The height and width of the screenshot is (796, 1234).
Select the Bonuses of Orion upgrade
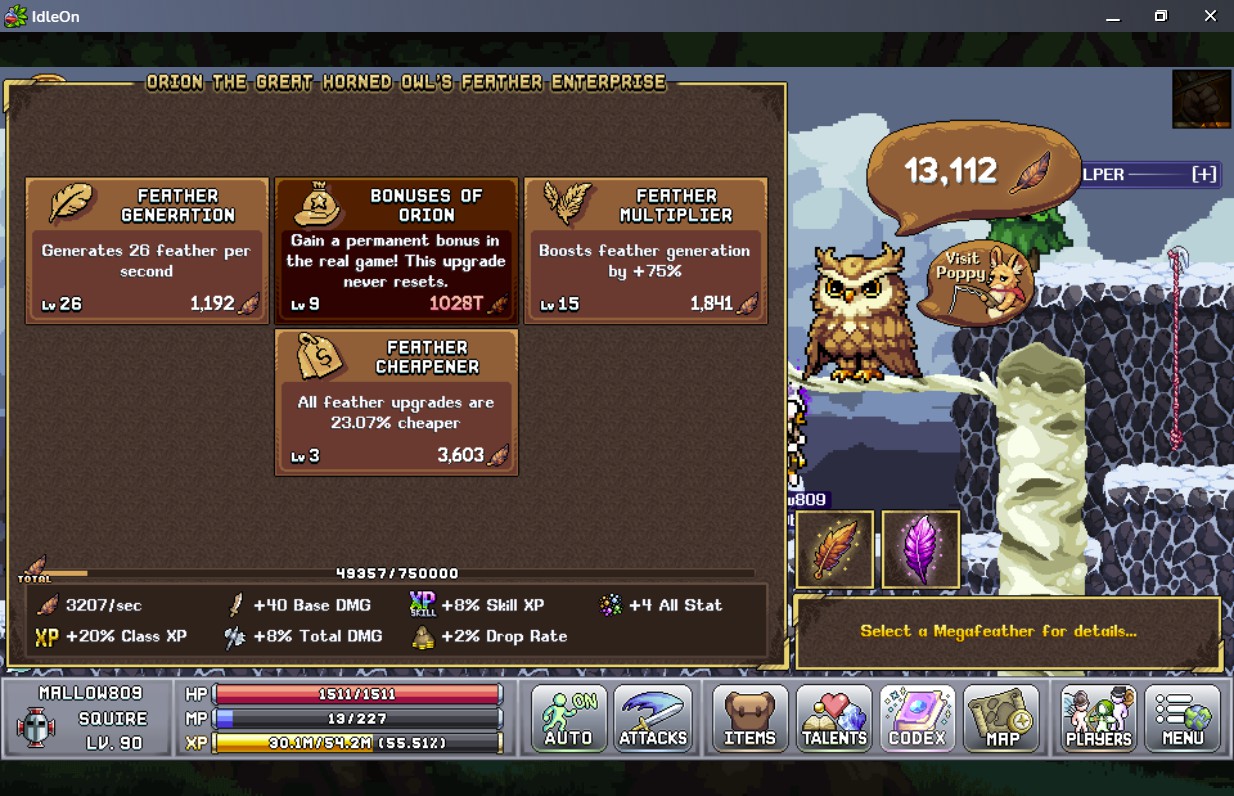coord(396,251)
